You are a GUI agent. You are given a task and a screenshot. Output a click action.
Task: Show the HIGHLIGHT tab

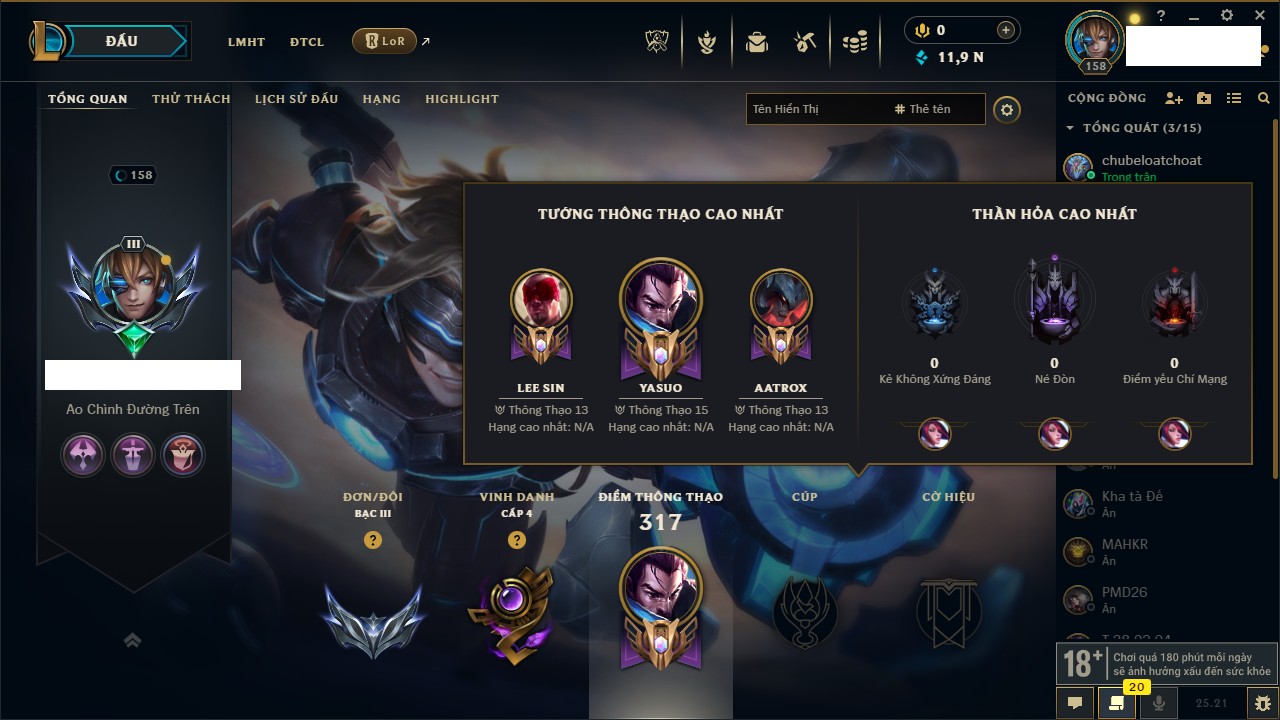(x=461, y=99)
